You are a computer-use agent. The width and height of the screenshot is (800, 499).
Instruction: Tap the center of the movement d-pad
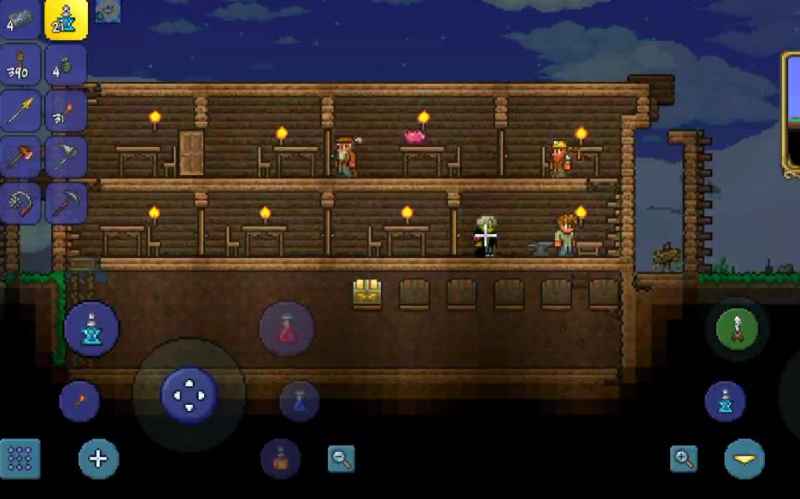coord(188,394)
